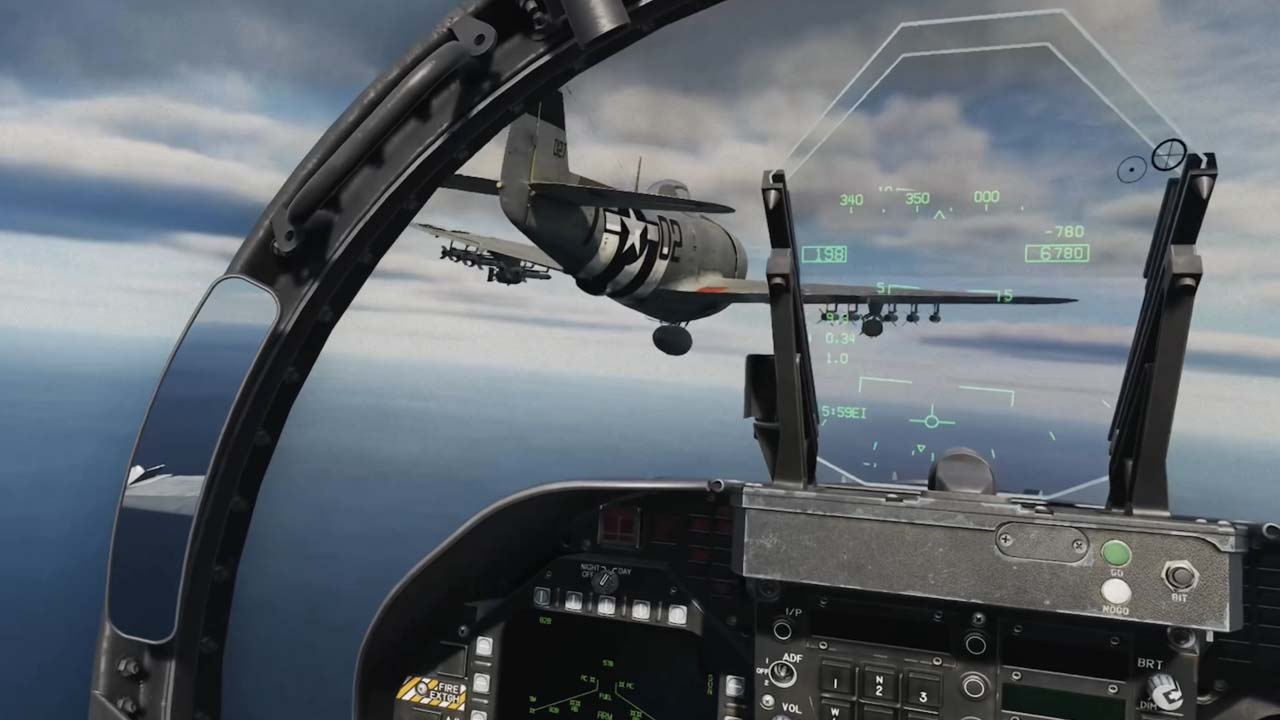Turn the VOL knob below the ADF switch
Viewport: 1280px width, 720px height.
[x=767, y=700]
